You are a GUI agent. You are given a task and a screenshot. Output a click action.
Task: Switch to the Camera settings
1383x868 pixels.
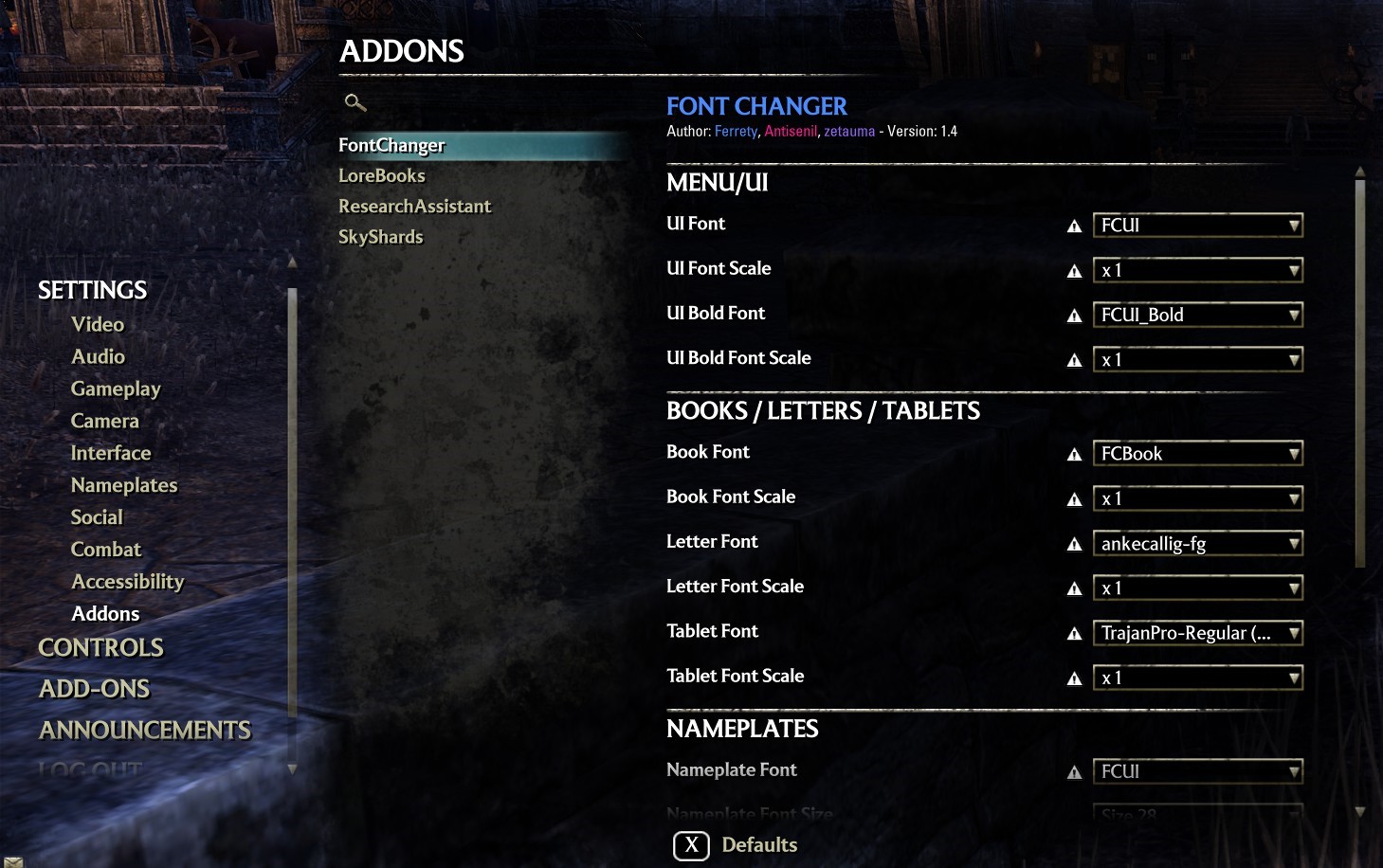(104, 421)
